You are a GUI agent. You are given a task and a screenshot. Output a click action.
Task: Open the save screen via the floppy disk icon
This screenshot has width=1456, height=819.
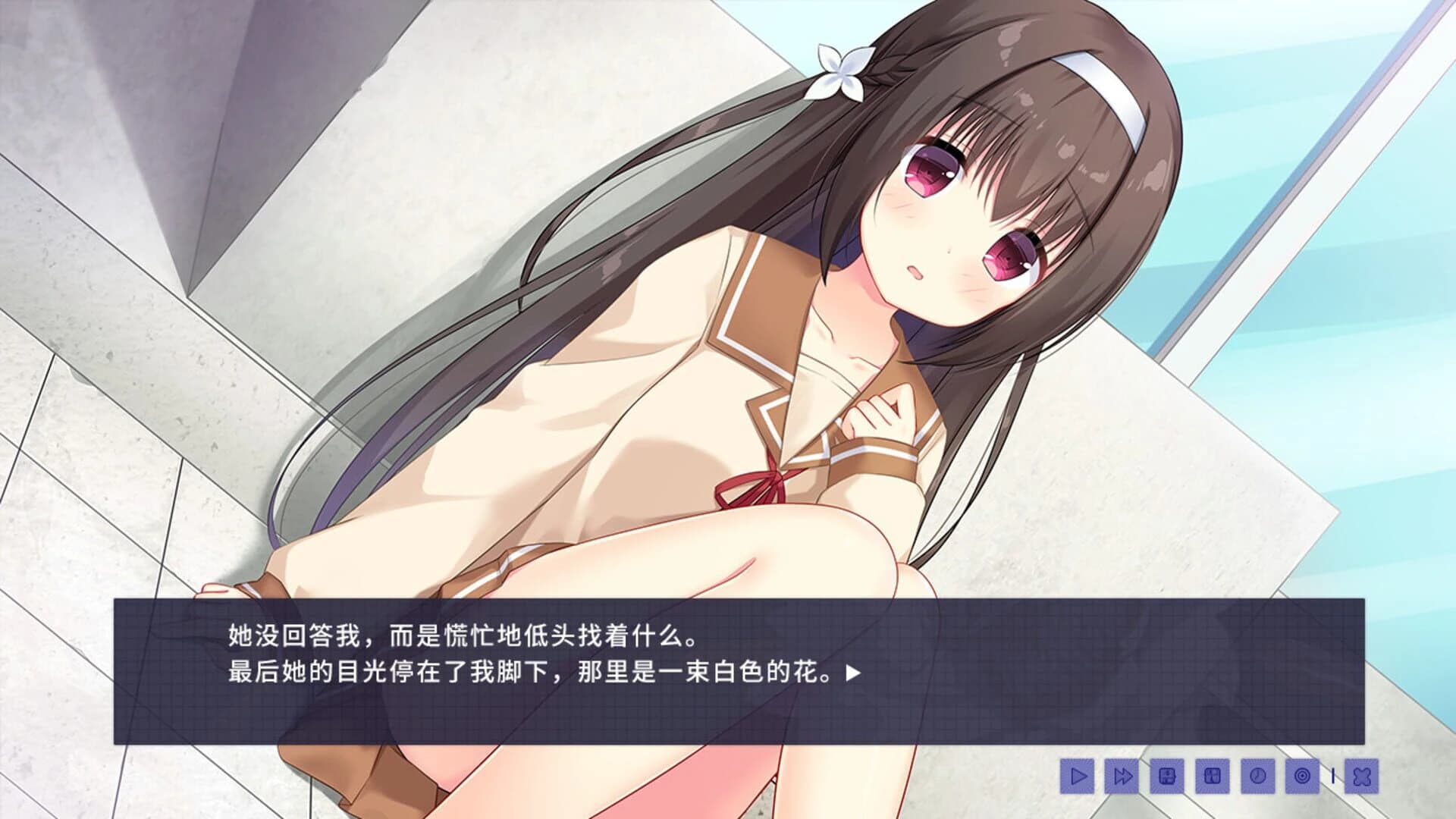tap(1166, 777)
